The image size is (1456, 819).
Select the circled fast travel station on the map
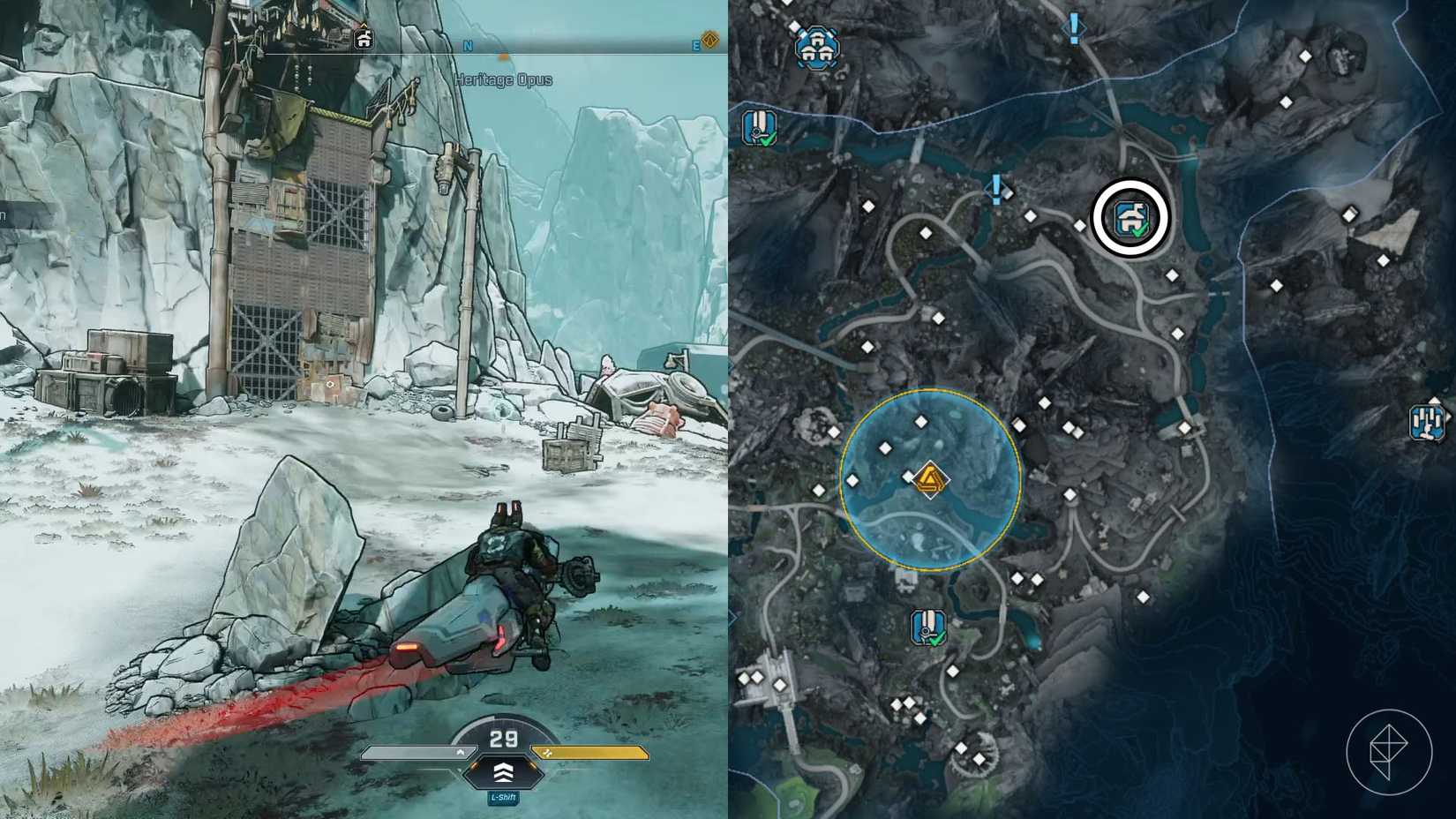[1130, 217]
